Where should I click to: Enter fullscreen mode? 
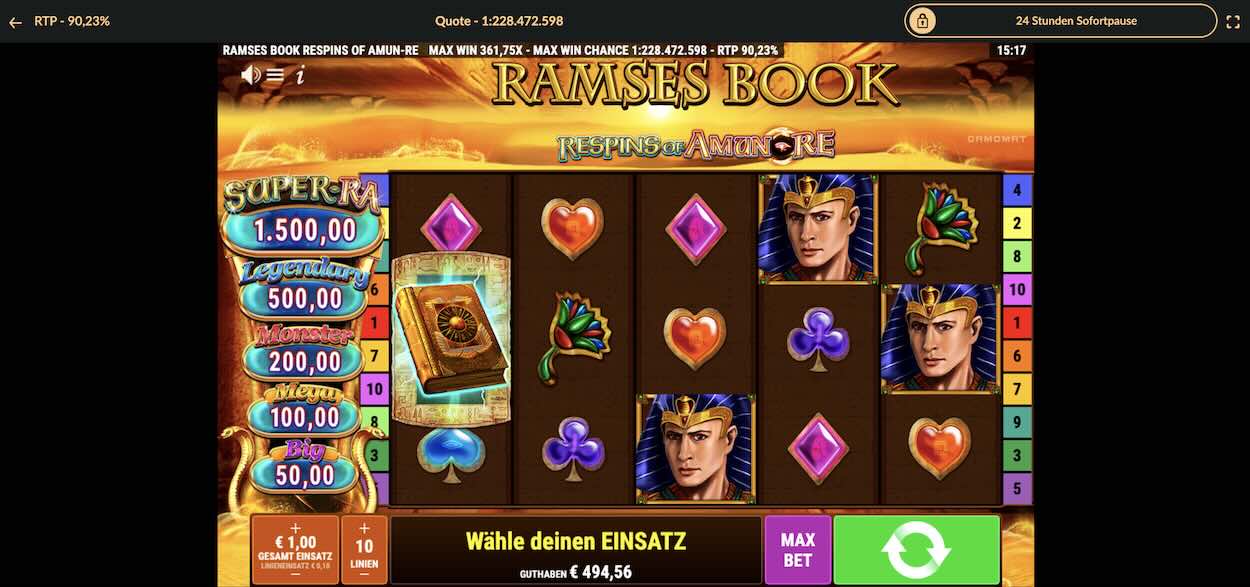pyautogui.click(x=1232, y=21)
